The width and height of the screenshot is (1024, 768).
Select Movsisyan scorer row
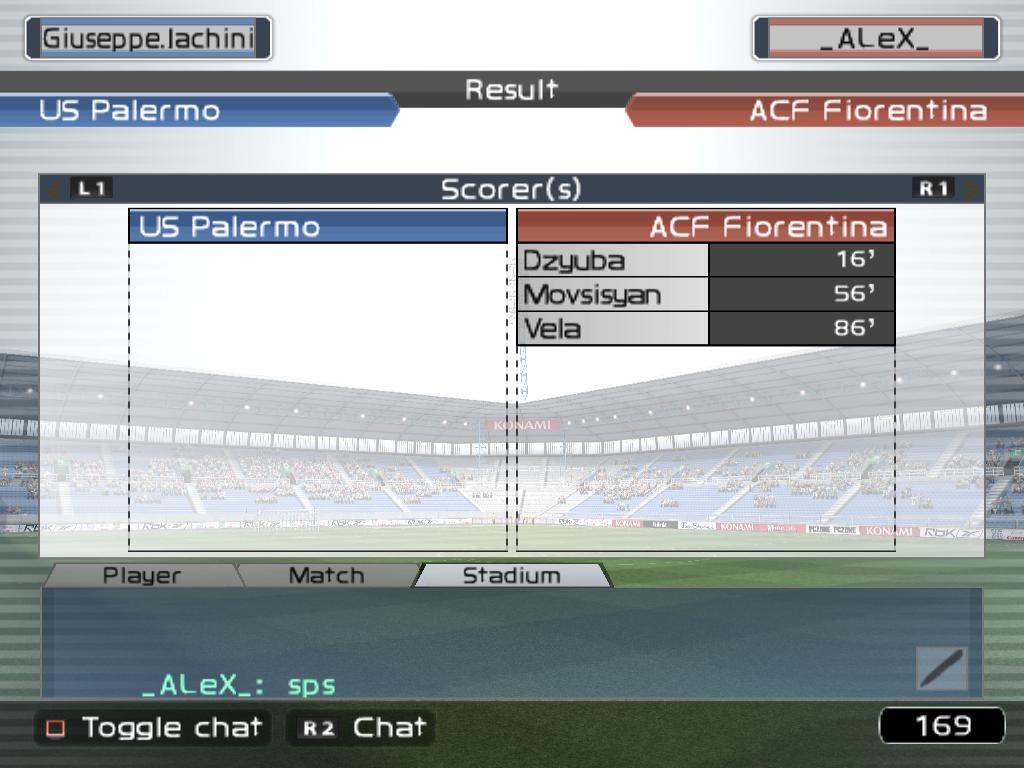(705, 295)
